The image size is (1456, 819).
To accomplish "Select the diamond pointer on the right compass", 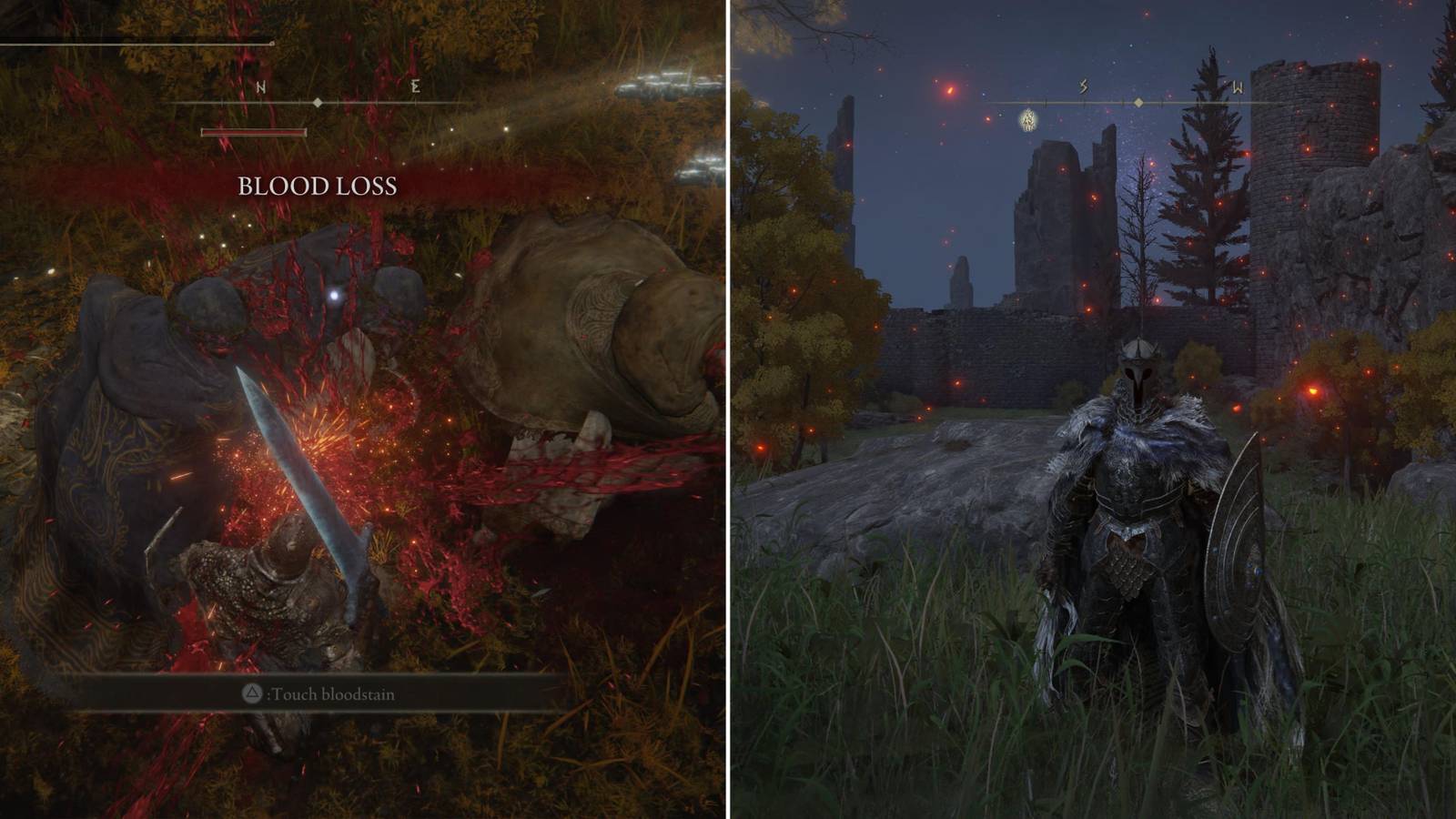I will tap(1139, 103).
